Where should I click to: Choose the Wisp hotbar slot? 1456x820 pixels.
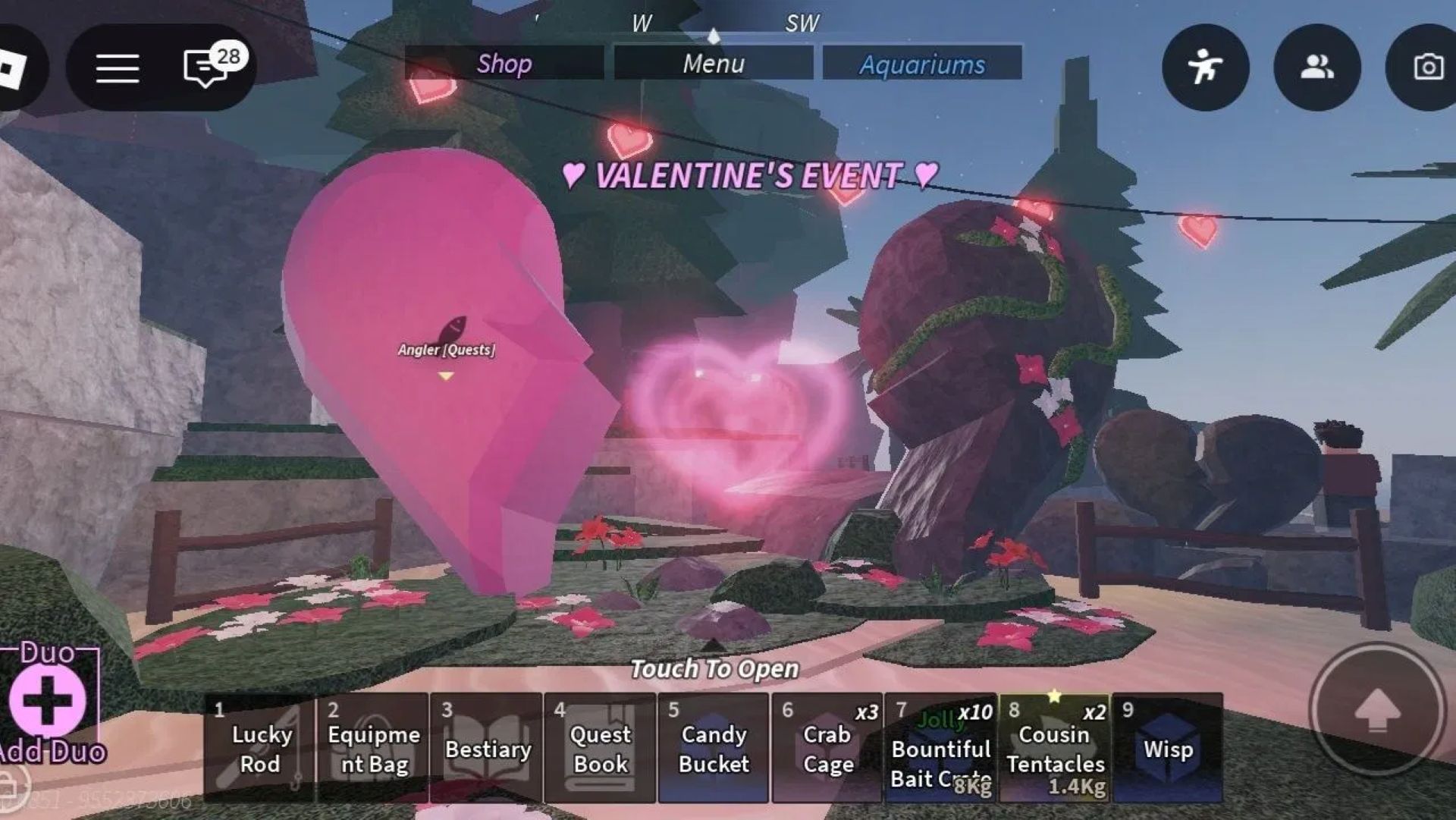[1168, 748]
